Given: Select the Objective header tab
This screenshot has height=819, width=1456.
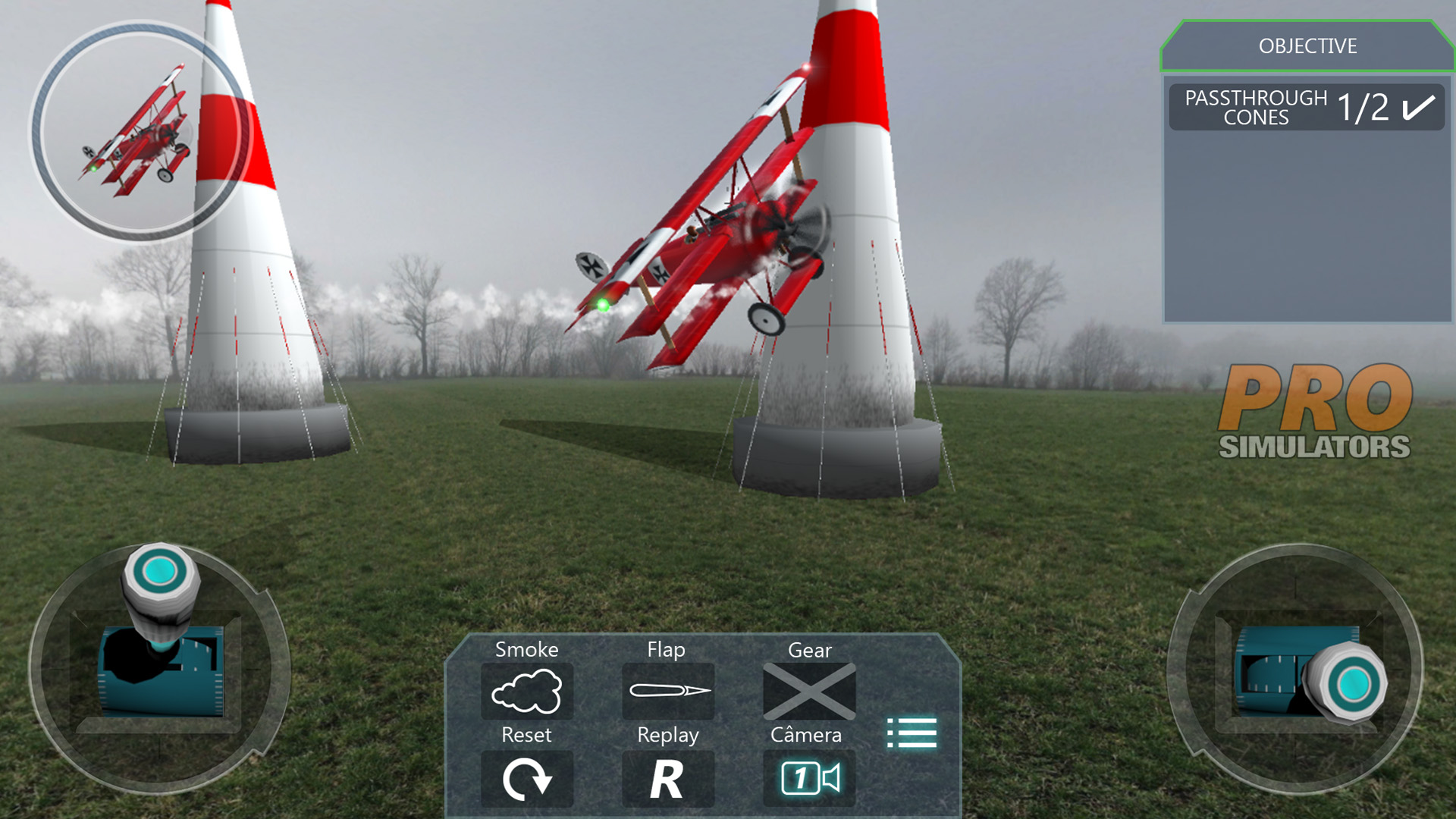Looking at the screenshot, I should pos(1306,47).
